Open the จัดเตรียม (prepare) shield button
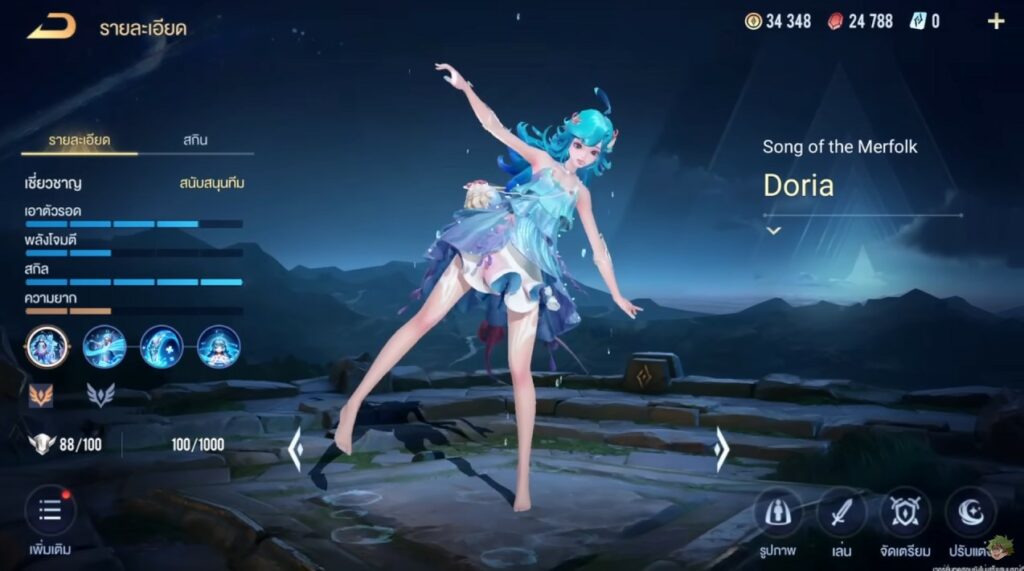The height and width of the screenshot is (571, 1024). pos(905,513)
